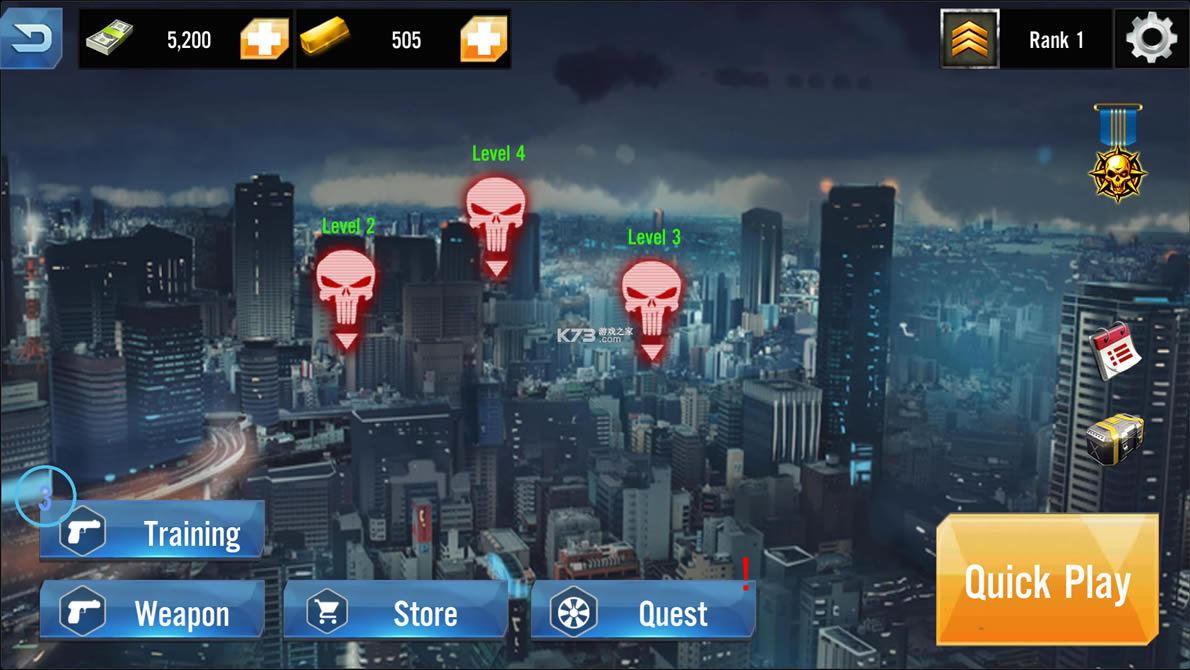The width and height of the screenshot is (1190, 670).
Task: Pick the Level 3 skull mission marker
Action: coord(652,303)
